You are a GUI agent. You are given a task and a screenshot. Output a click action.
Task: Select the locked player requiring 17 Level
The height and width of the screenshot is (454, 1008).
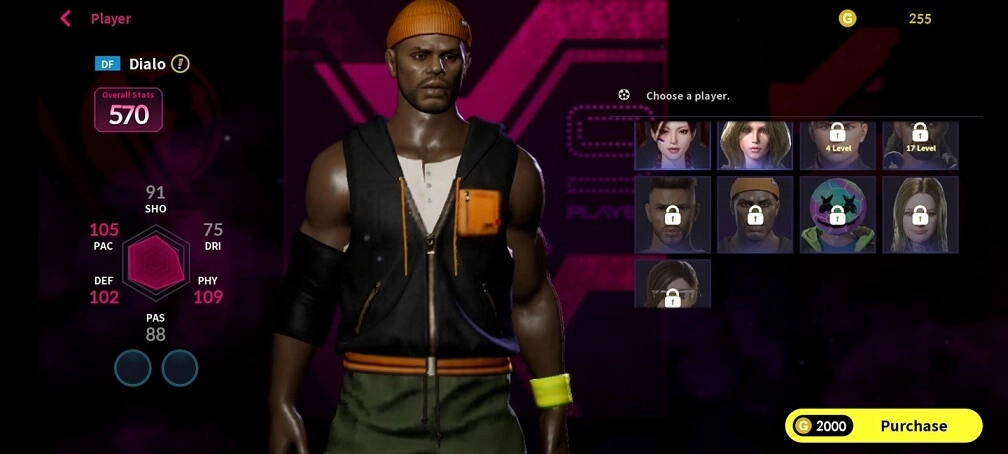click(920, 145)
